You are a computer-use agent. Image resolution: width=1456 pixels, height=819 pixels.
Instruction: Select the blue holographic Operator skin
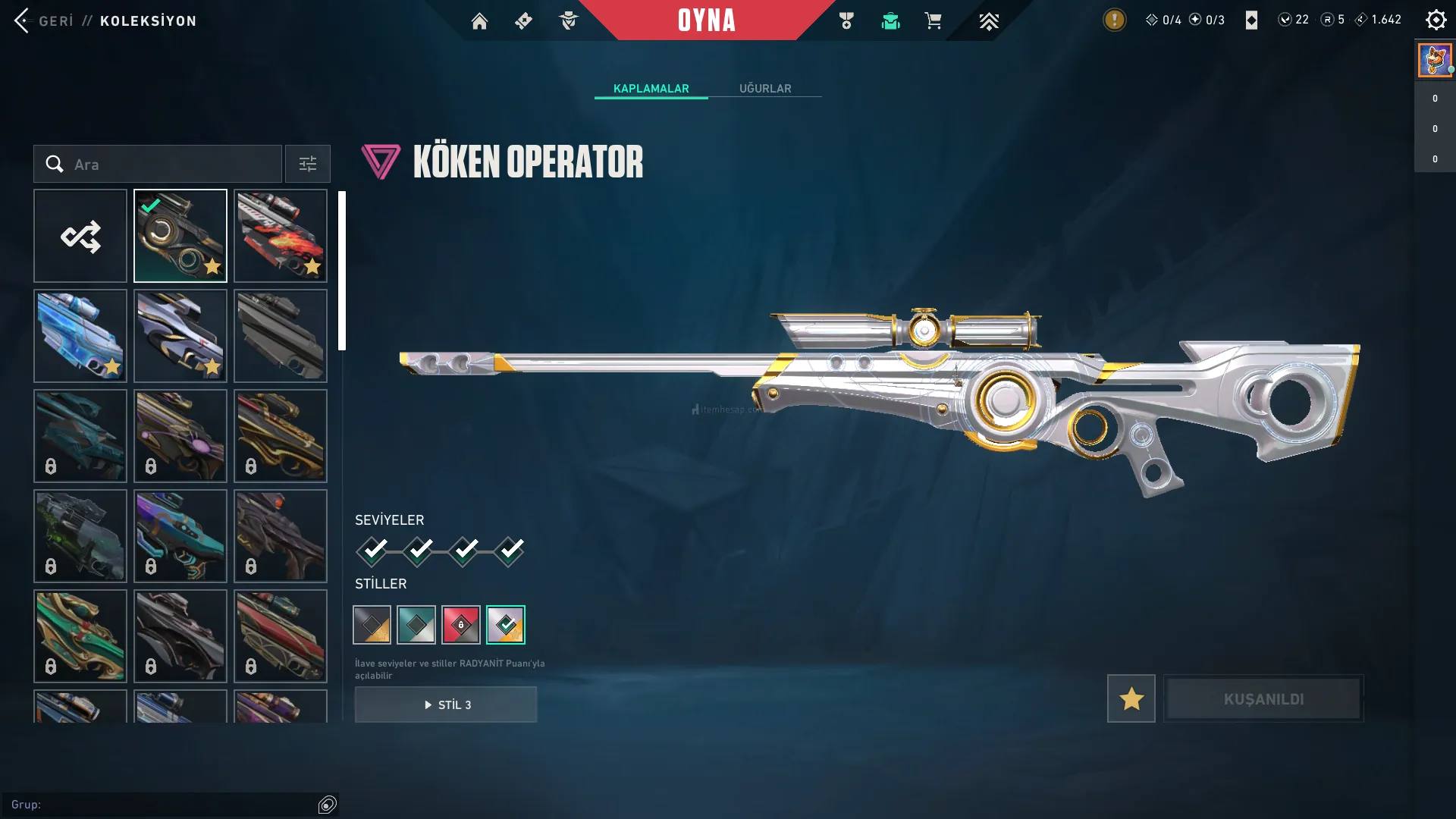pos(80,336)
